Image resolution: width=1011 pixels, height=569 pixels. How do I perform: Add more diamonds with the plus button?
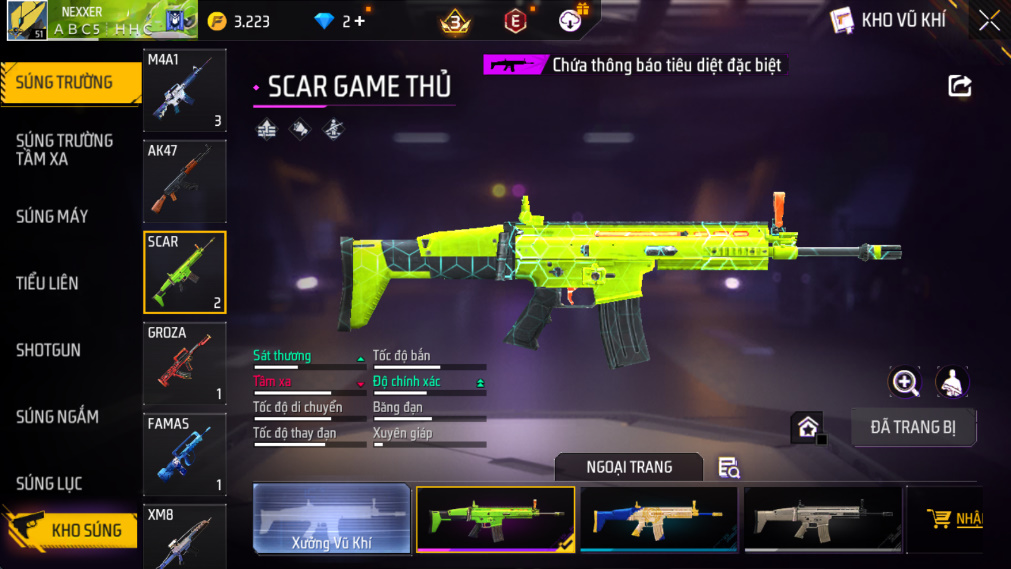click(x=360, y=21)
